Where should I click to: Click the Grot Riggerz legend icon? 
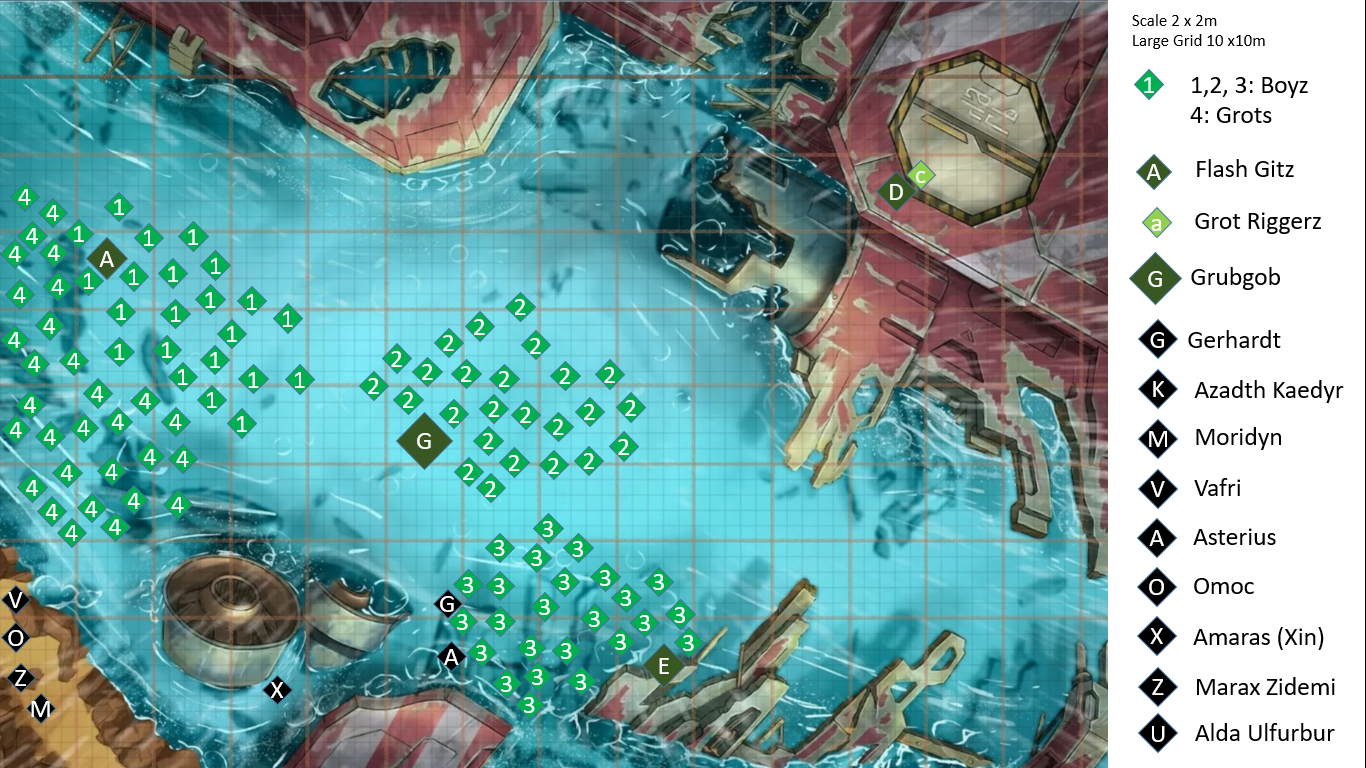pos(1157,224)
